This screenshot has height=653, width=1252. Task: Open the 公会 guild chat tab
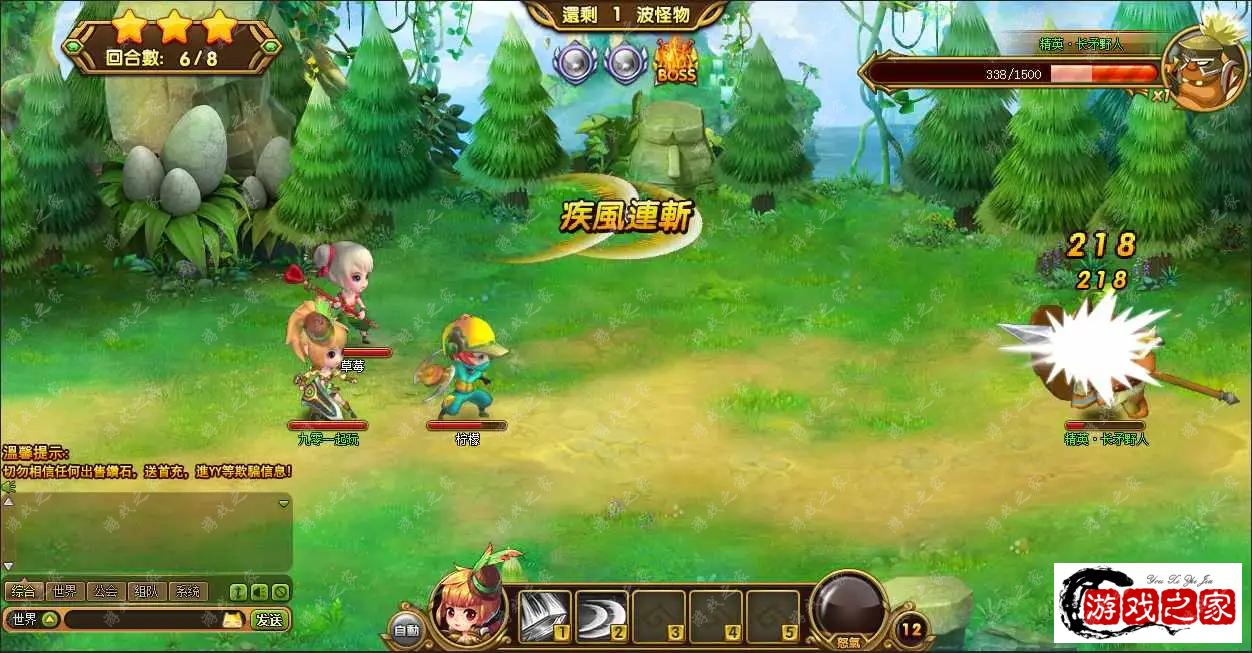coord(105,591)
